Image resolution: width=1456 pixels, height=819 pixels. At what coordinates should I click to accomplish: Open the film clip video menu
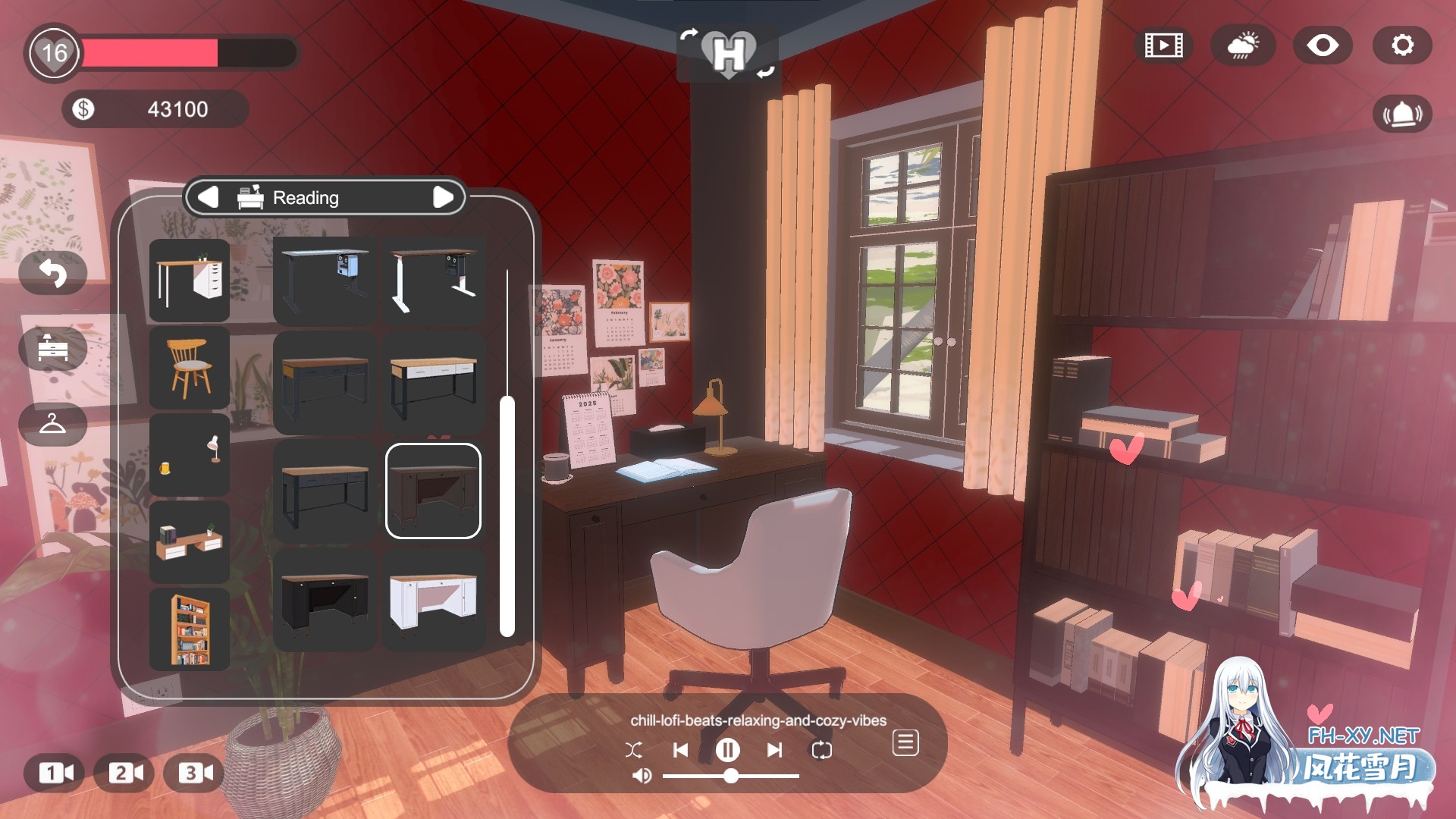(1163, 45)
